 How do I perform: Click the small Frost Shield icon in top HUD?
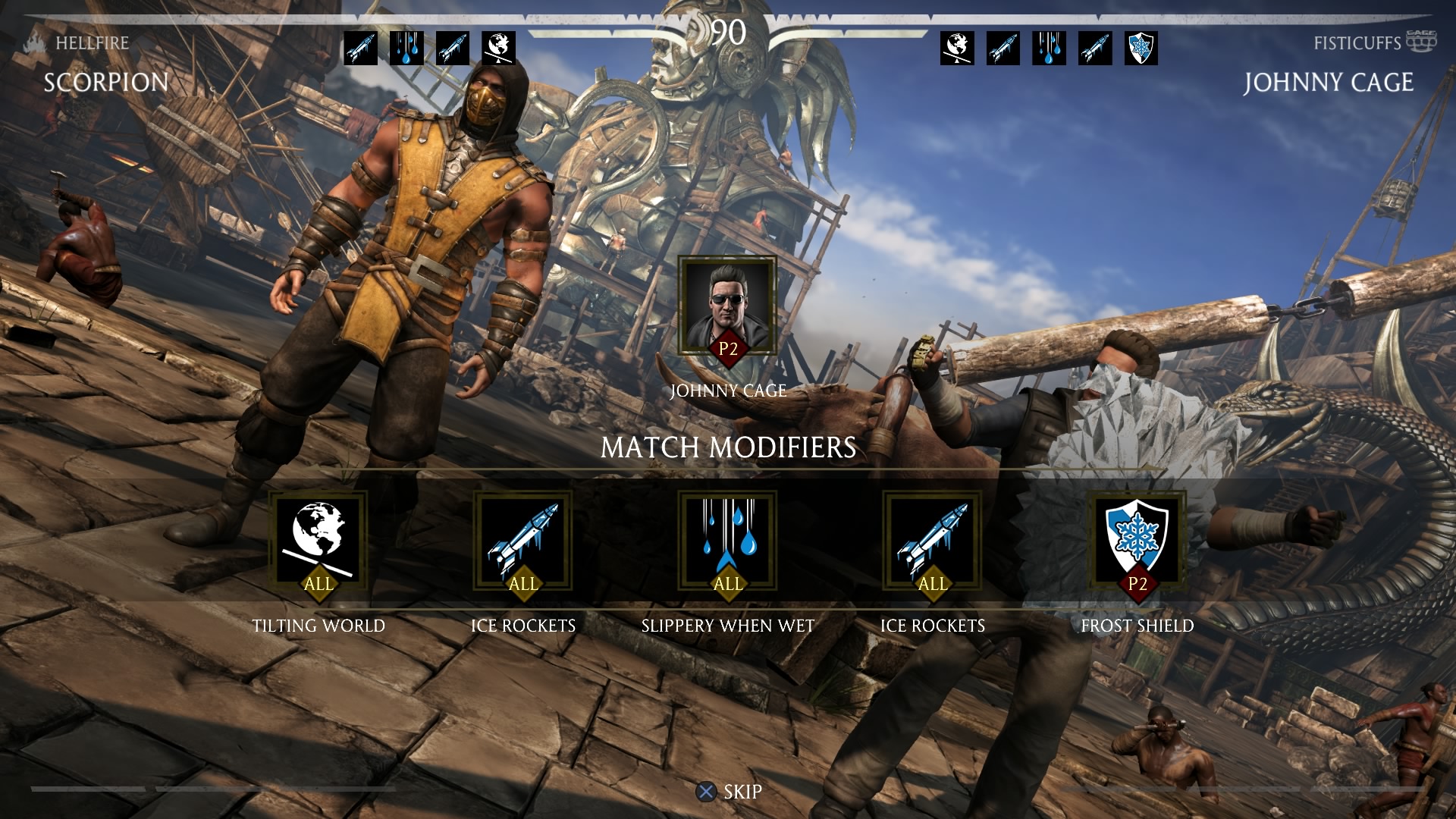[1141, 48]
